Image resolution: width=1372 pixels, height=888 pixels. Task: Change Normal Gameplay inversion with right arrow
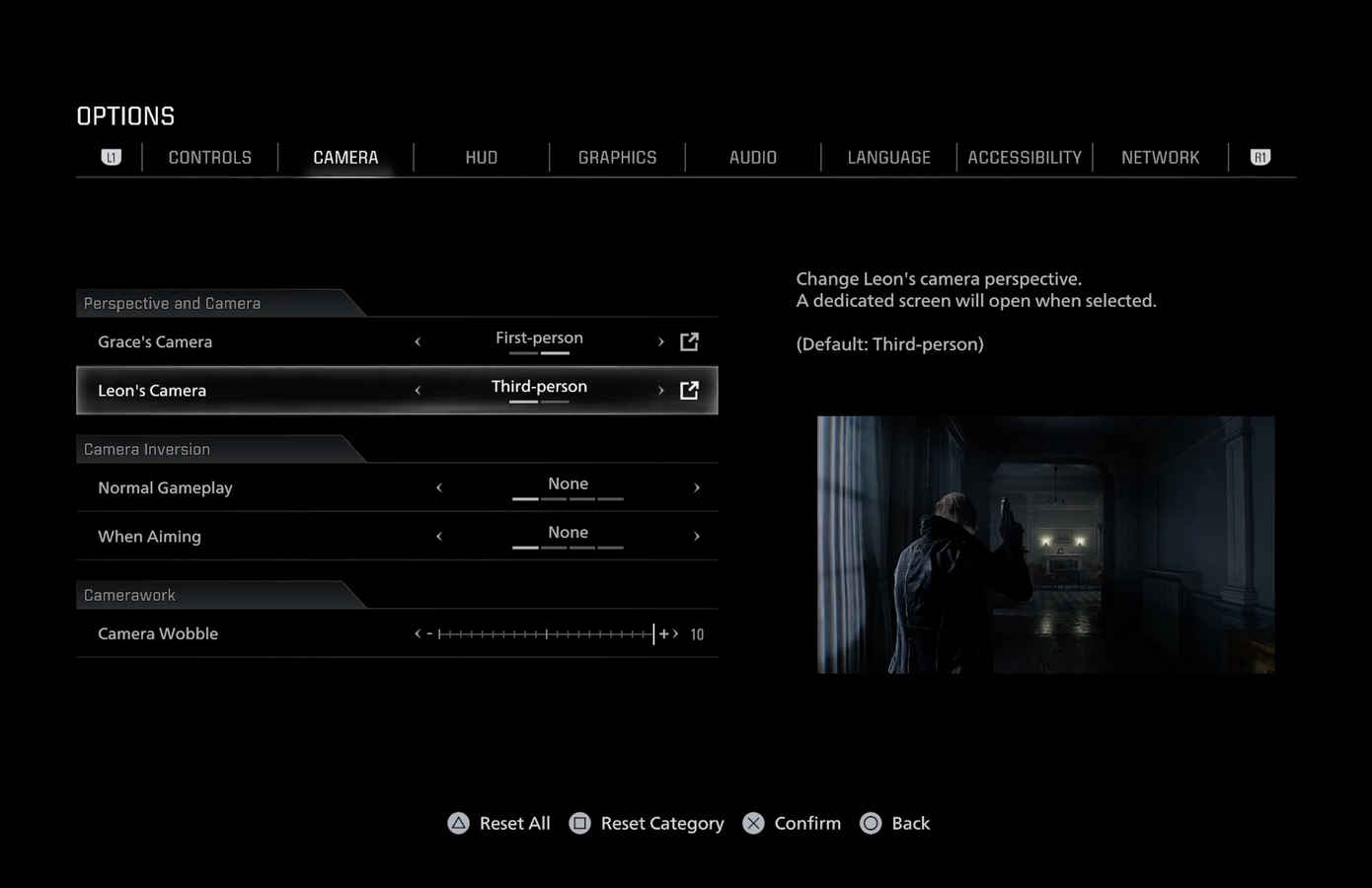click(697, 487)
